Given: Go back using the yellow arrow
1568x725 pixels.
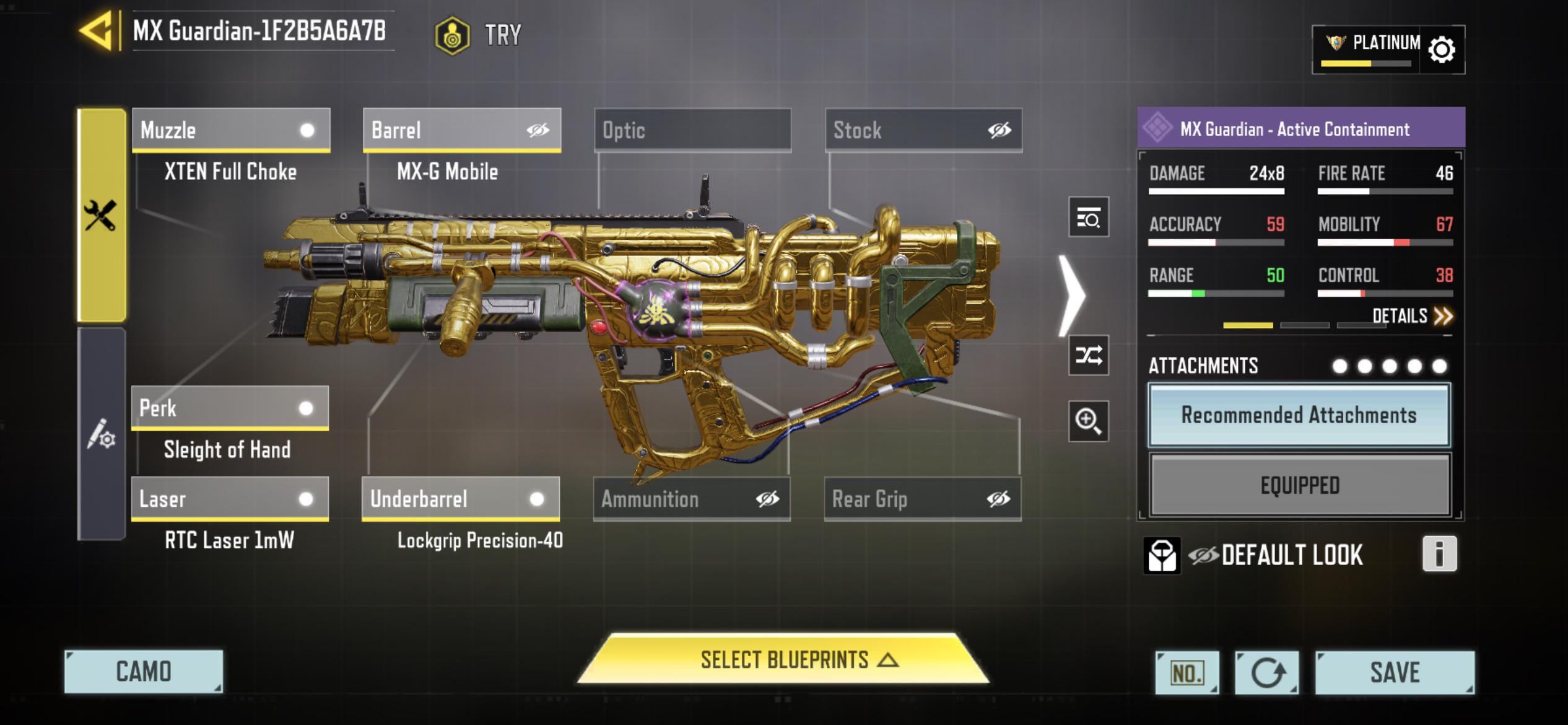Looking at the screenshot, I should 97,31.
